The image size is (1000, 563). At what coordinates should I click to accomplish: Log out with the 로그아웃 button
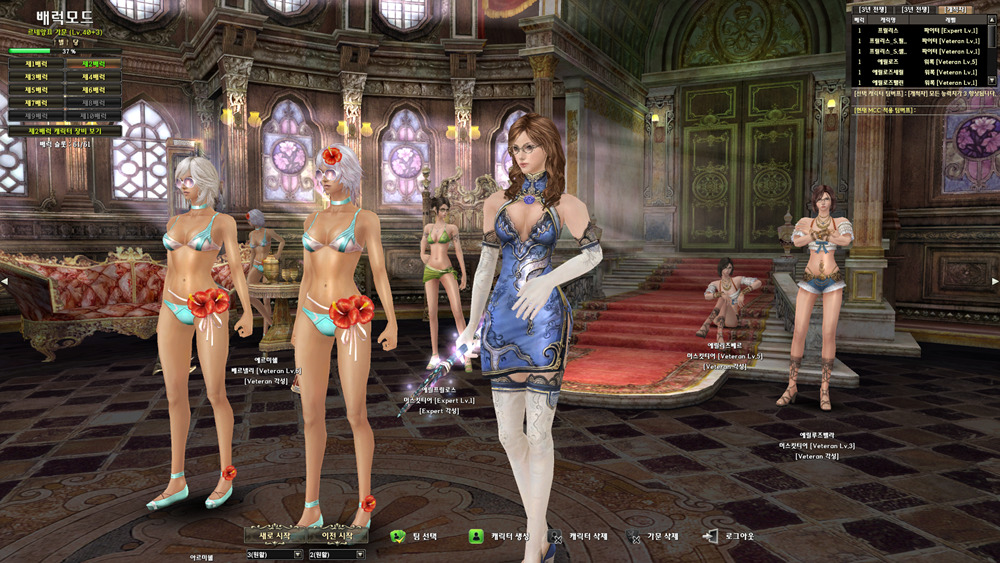[732, 537]
